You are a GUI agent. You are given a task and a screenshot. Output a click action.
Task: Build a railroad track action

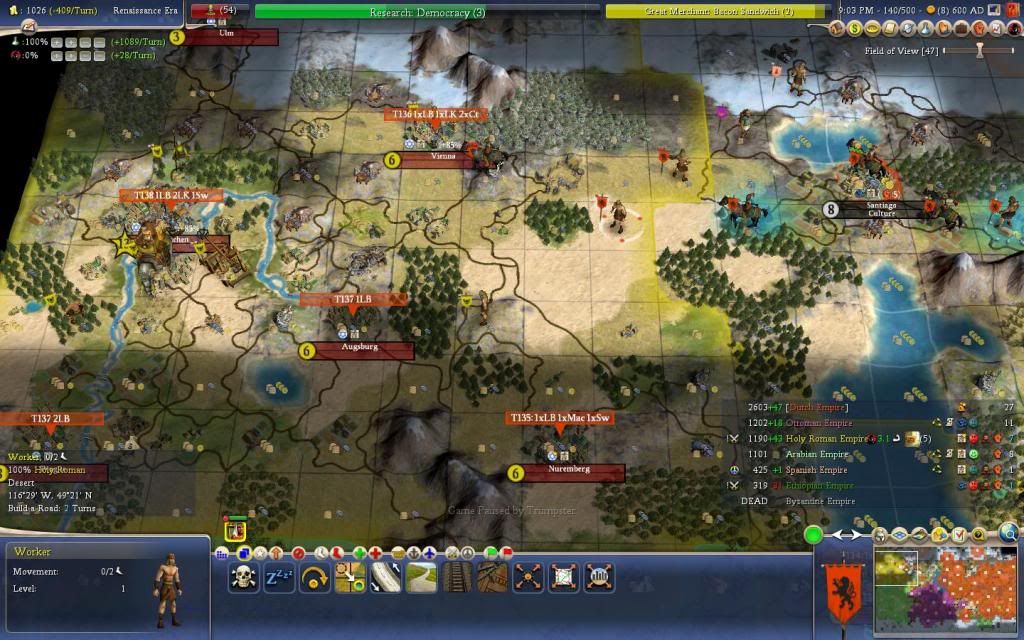(x=455, y=577)
